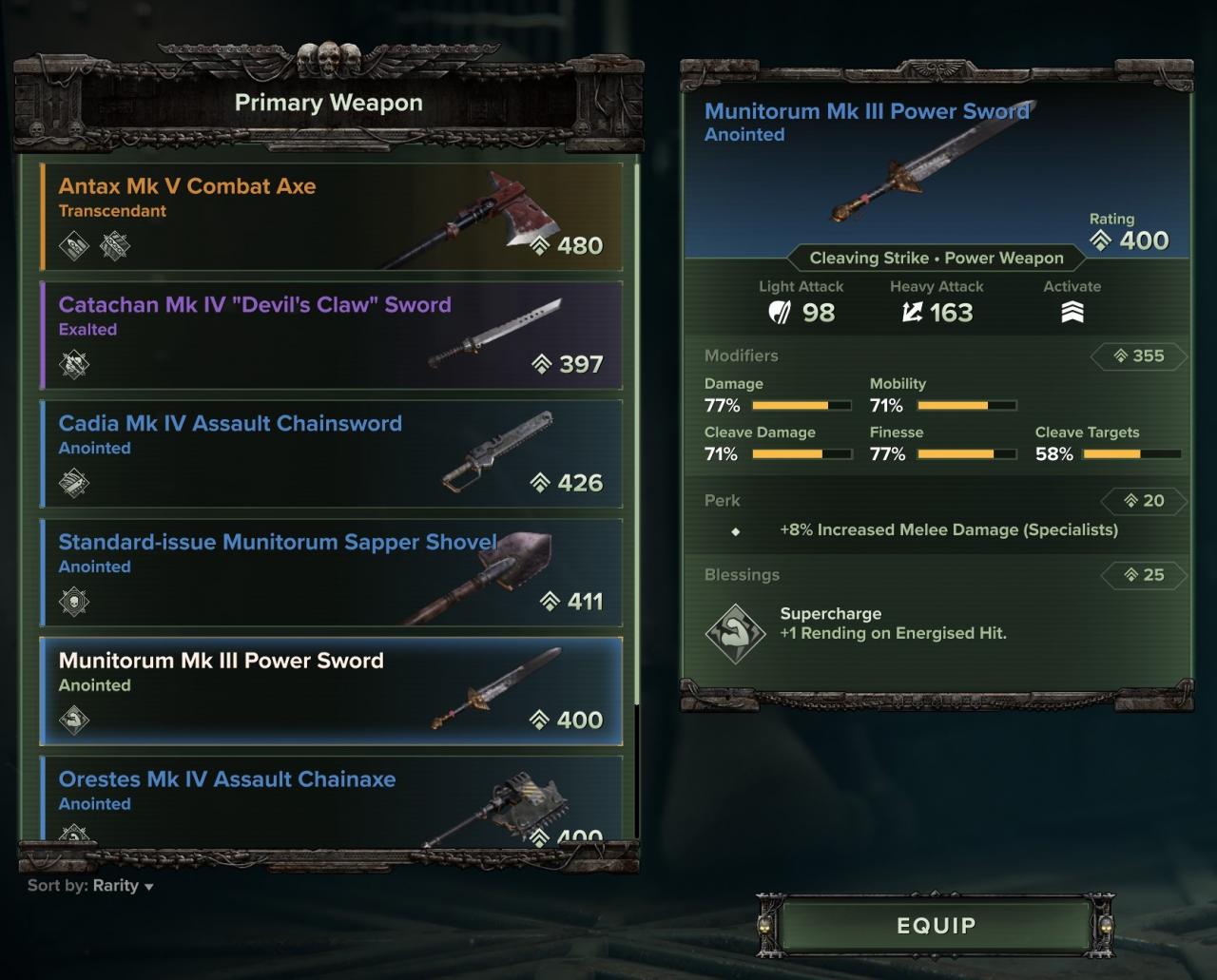Pick the Cadia Mk IV Assault Chainsword
This screenshot has width=1217, height=980.
pos(331,453)
